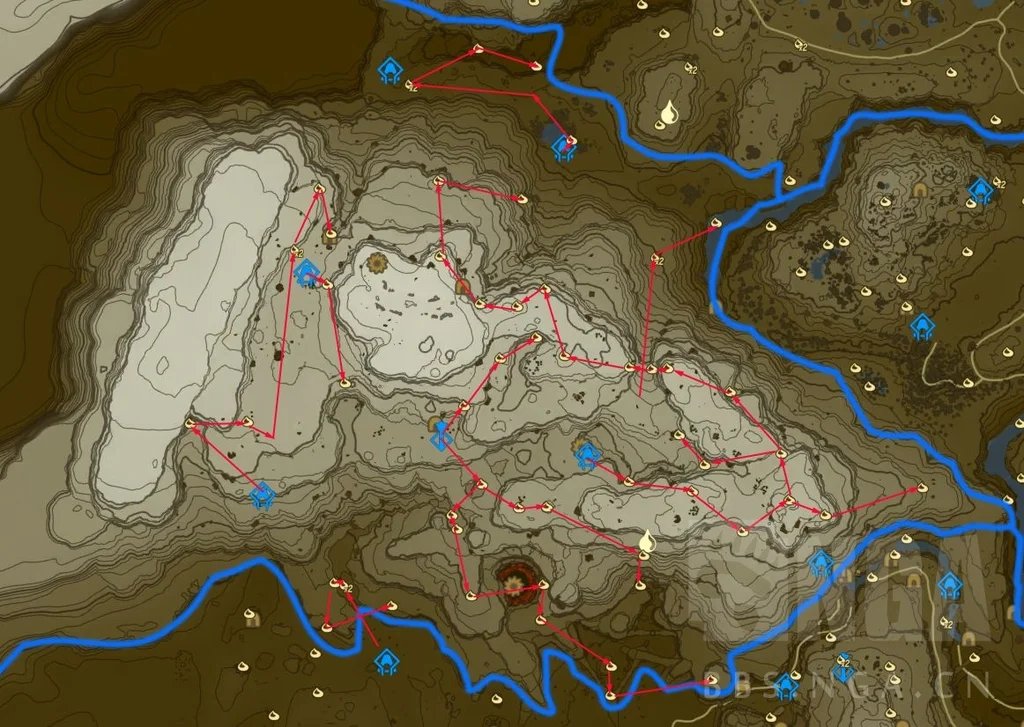Select the brown flower-shaped marker on the plateau
Image resolution: width=1024 pixels, height=727 pixels.
(x=378, y=264)
